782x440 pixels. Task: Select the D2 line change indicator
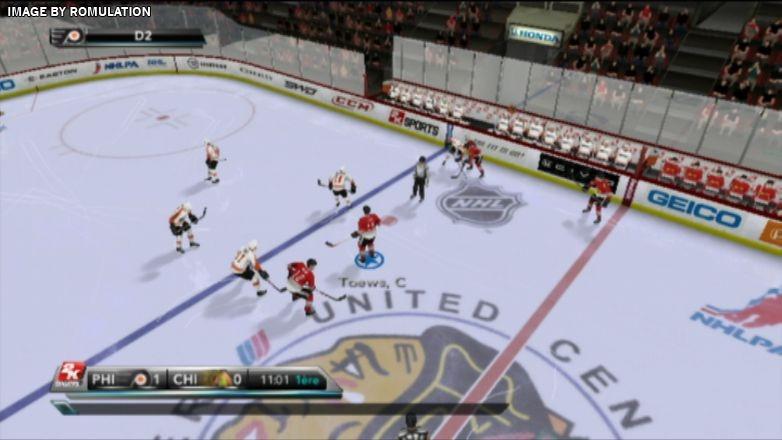click(143, 36)
